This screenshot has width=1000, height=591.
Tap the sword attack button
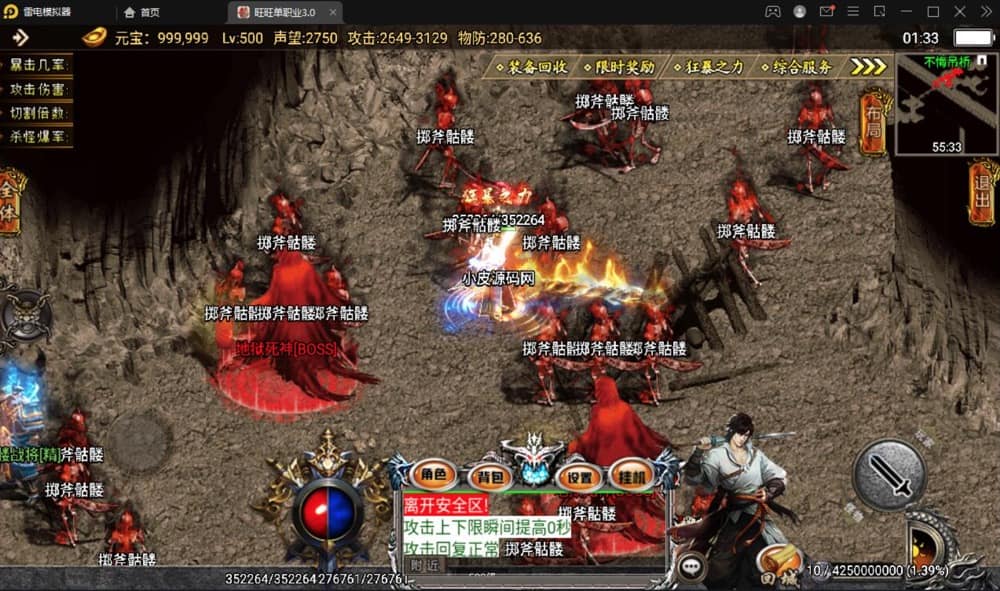coord(889,474)
